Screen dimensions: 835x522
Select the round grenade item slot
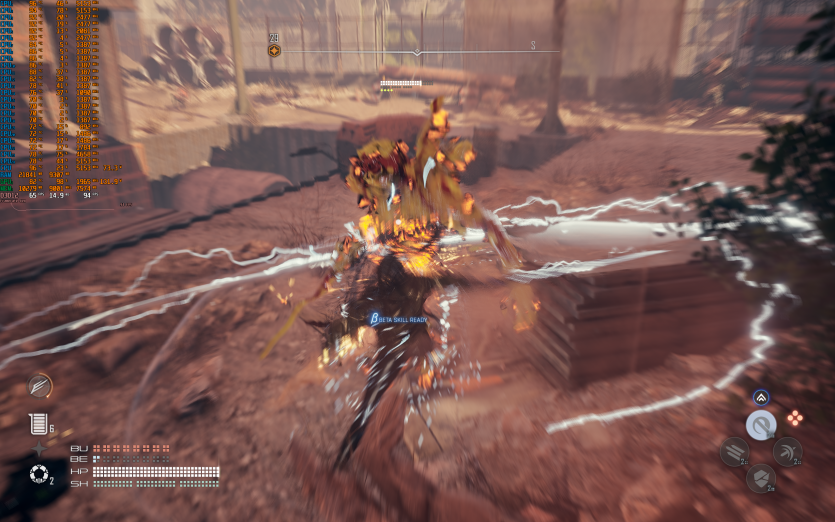(x=38, y=473)
